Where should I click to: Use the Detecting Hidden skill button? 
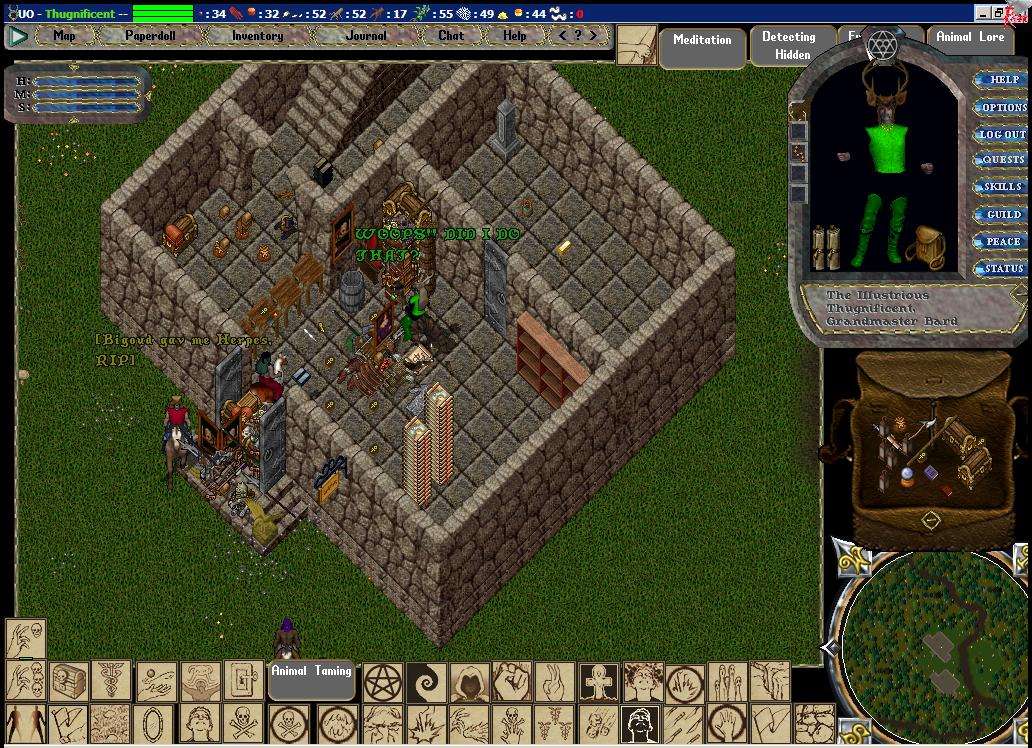click(788, 46)
